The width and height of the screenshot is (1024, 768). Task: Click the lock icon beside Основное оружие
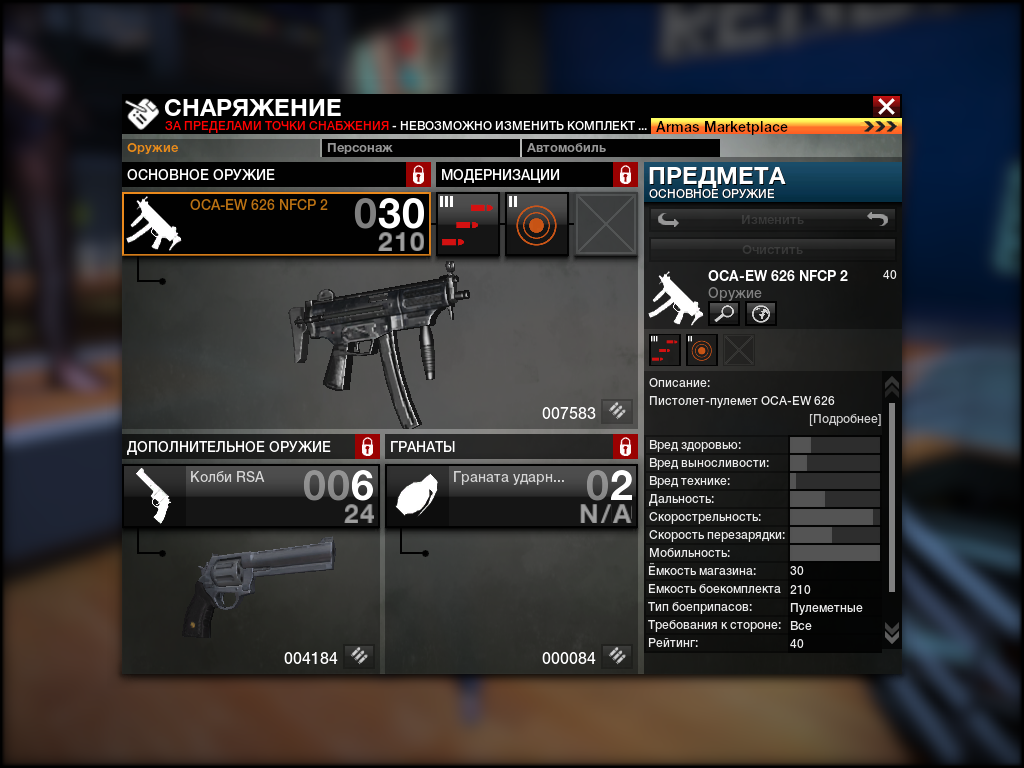419,175
